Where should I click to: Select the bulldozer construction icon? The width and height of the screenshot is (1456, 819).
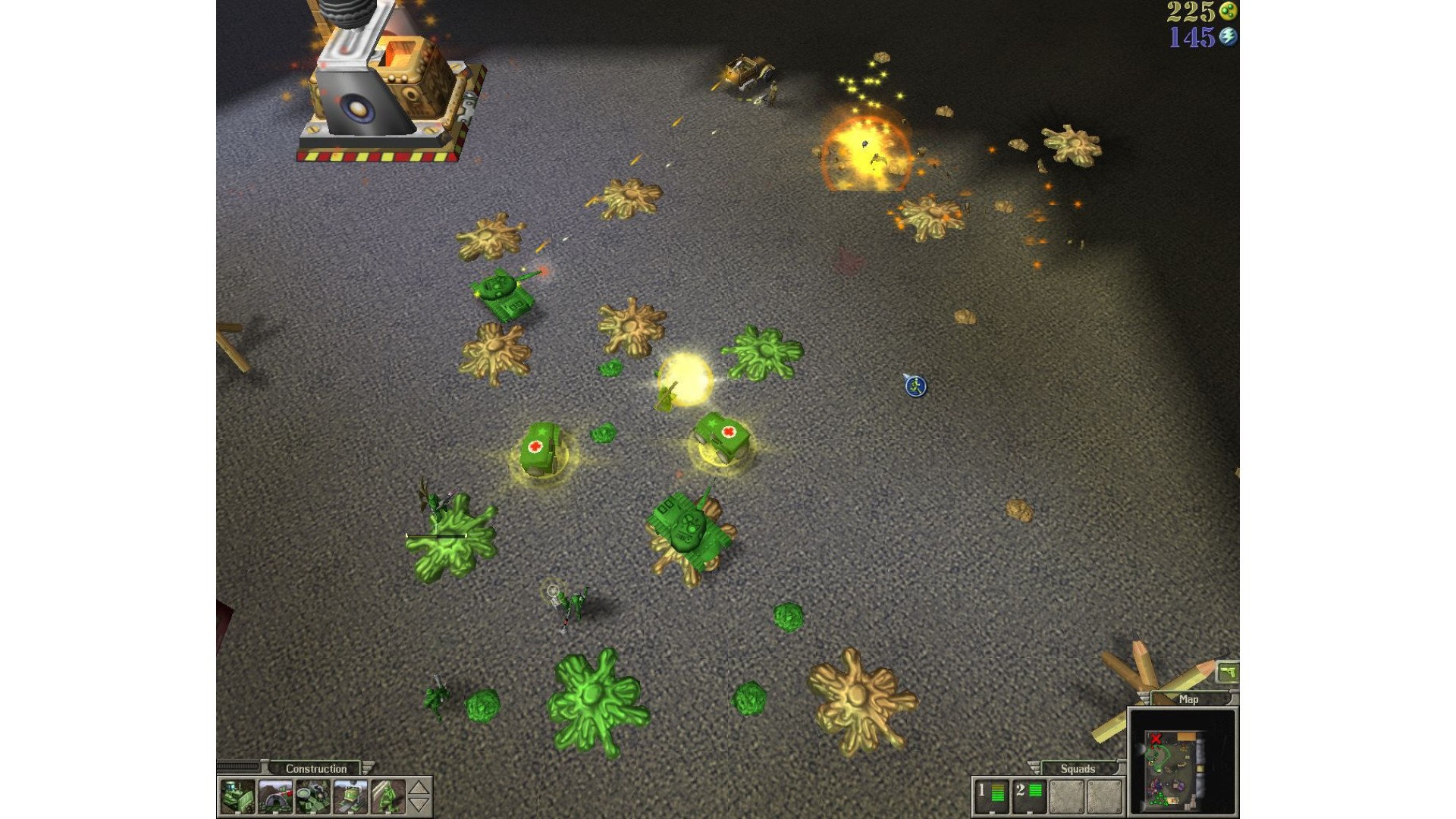click(x=237, y=797)
